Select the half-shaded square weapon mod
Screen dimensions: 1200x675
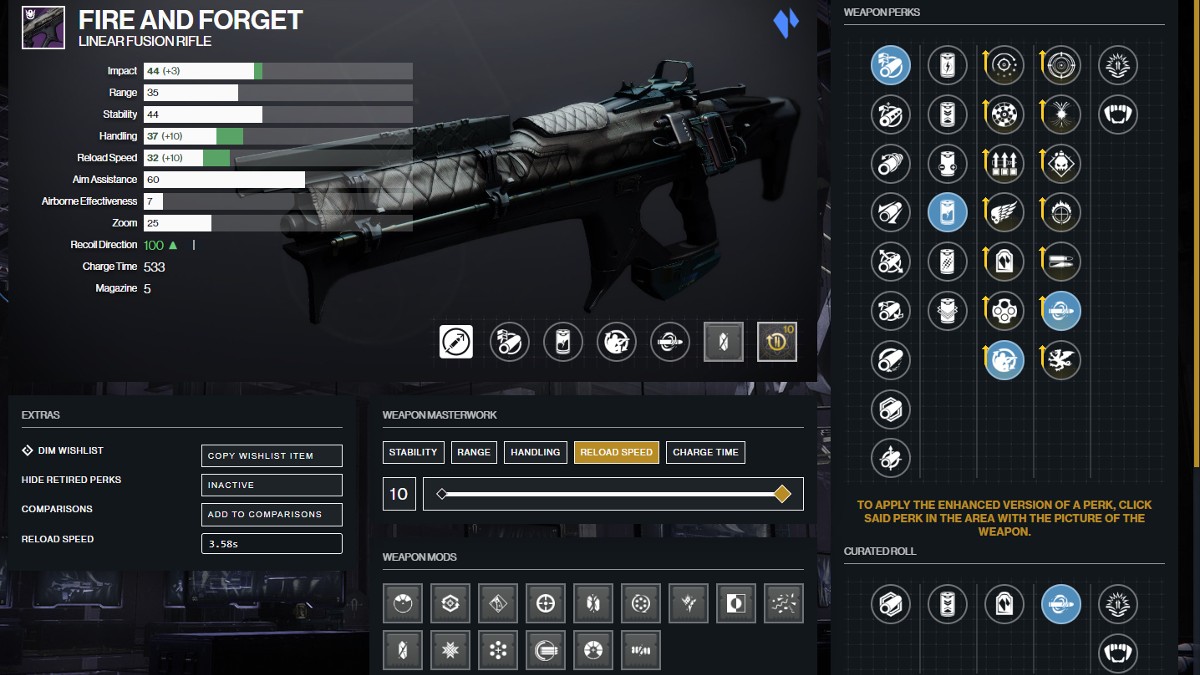click(735, 604)
